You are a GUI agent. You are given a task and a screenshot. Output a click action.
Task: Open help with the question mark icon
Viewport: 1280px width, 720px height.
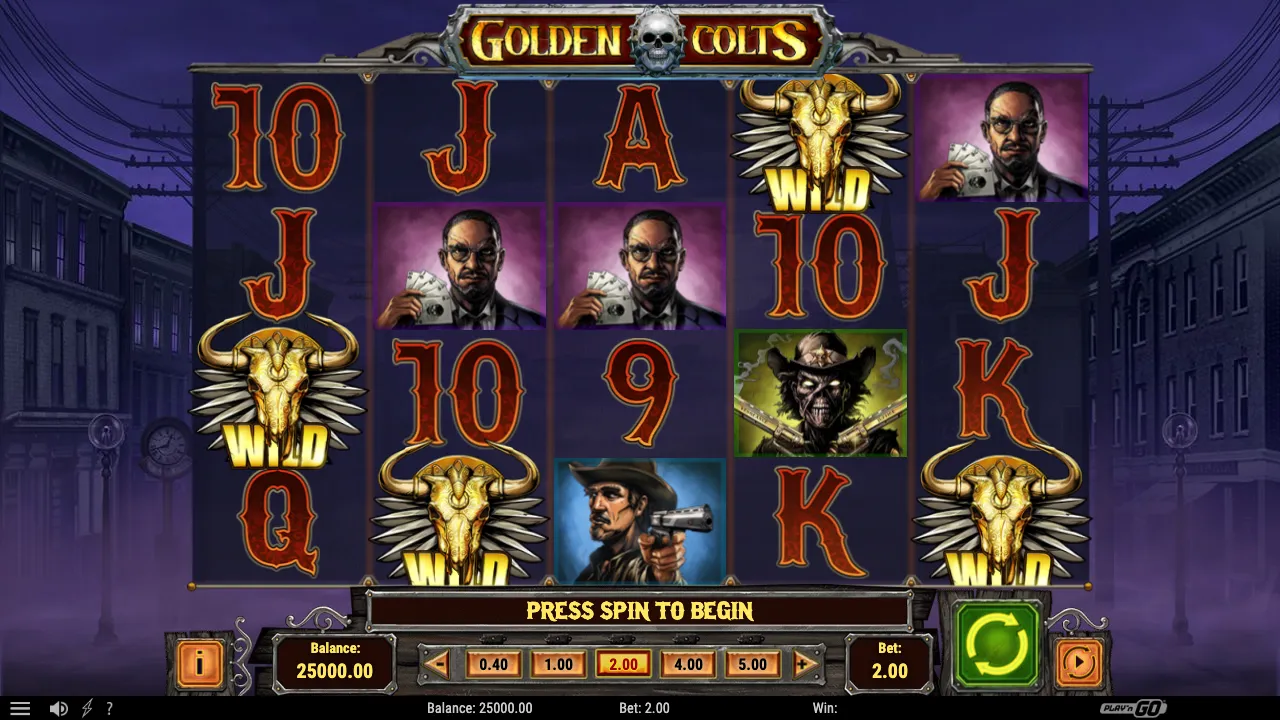pyautogui.click(x=110, y=708)
